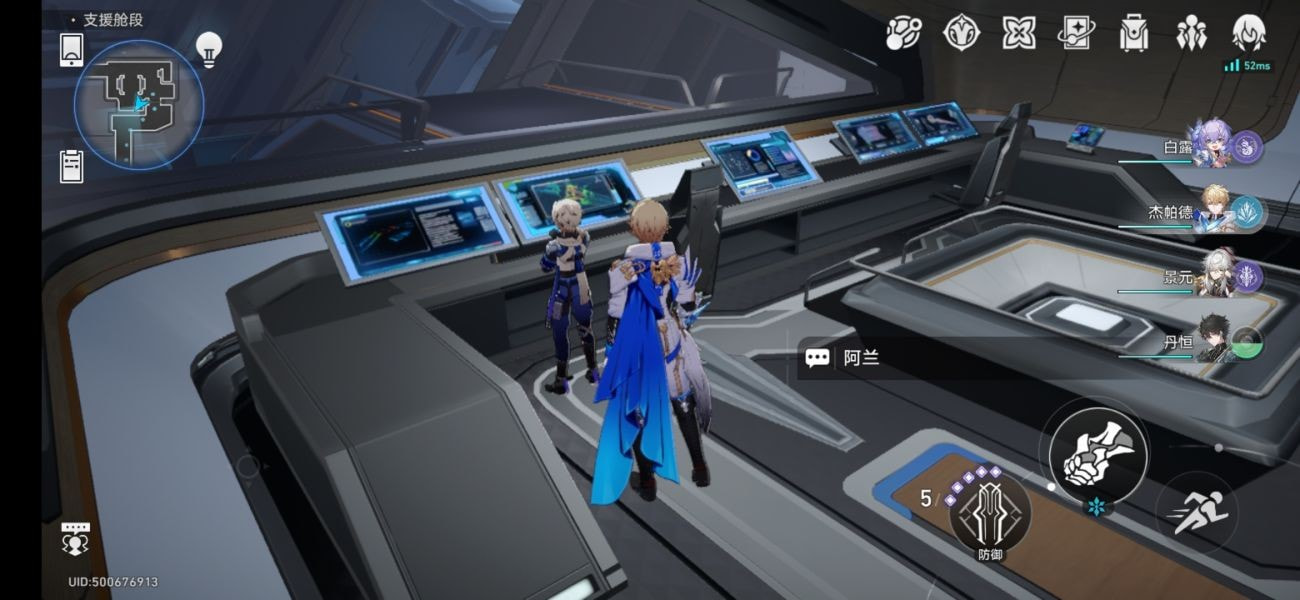This screenshot has height=600, width=1300.
Task: Open the character head icon
Action: pyautogui.click(x=1248, y=33)
